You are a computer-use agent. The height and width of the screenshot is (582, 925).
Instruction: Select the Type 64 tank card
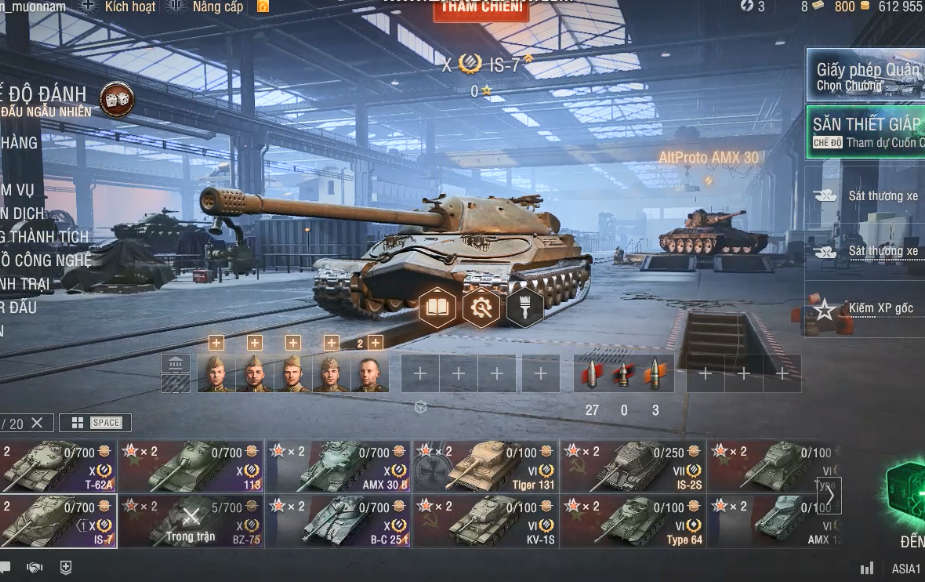click(633, 521)
